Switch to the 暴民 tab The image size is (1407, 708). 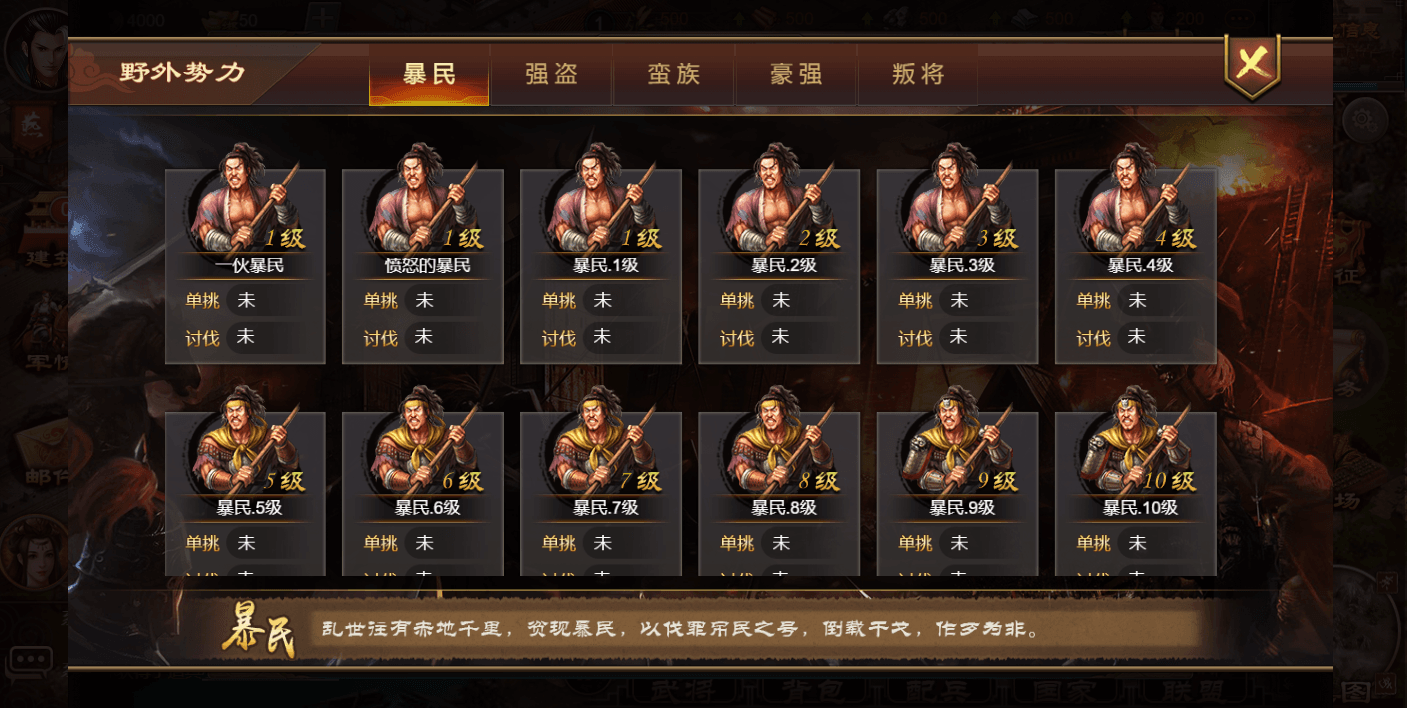click(429, 74)
